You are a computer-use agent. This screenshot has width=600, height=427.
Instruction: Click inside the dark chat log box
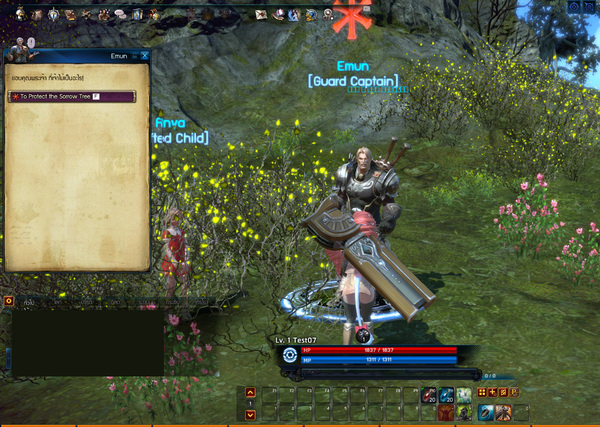85,342
